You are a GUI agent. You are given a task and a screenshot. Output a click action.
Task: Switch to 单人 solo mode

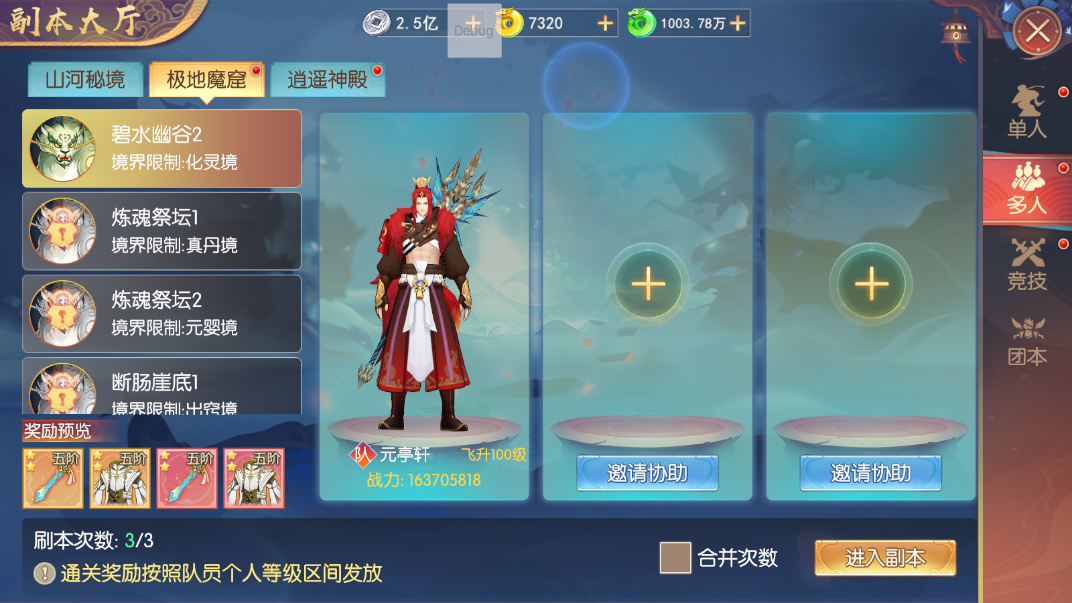pos(1027,112)
